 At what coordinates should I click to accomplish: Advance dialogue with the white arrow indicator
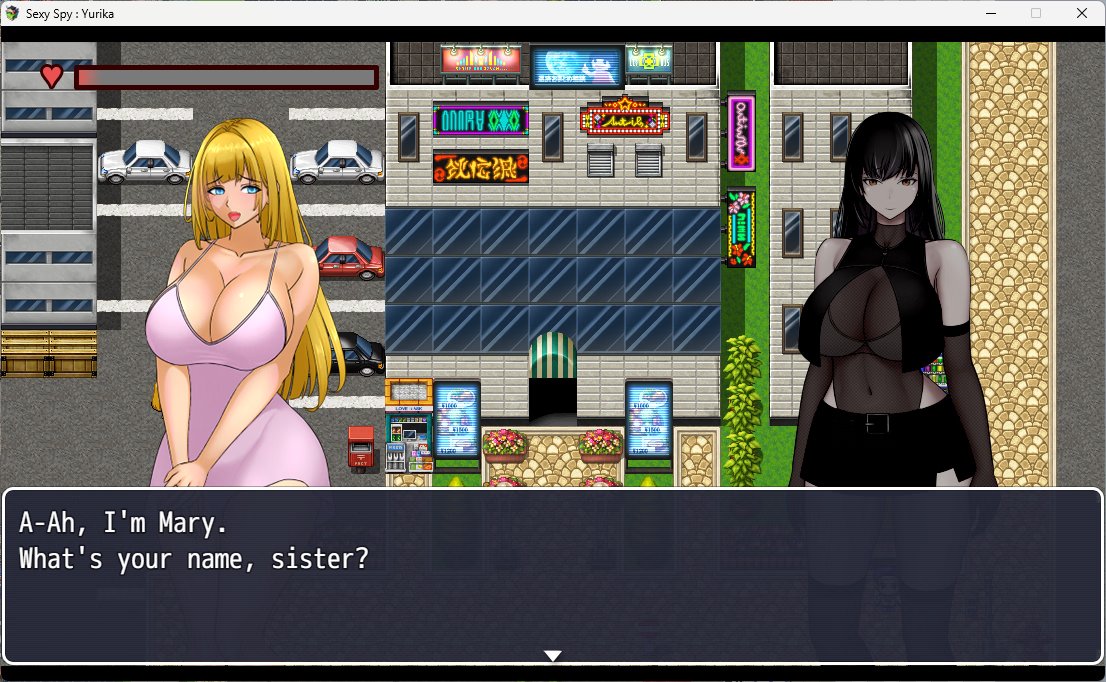(x=552, y=656)
